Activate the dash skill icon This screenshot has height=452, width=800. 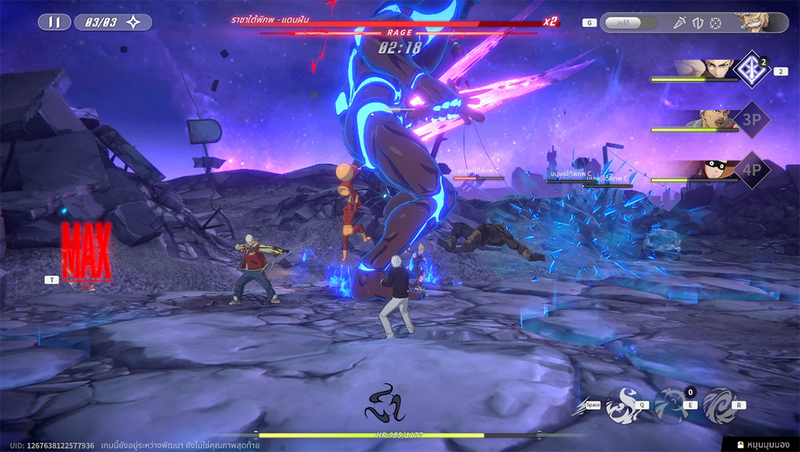[x=582, y=405]
